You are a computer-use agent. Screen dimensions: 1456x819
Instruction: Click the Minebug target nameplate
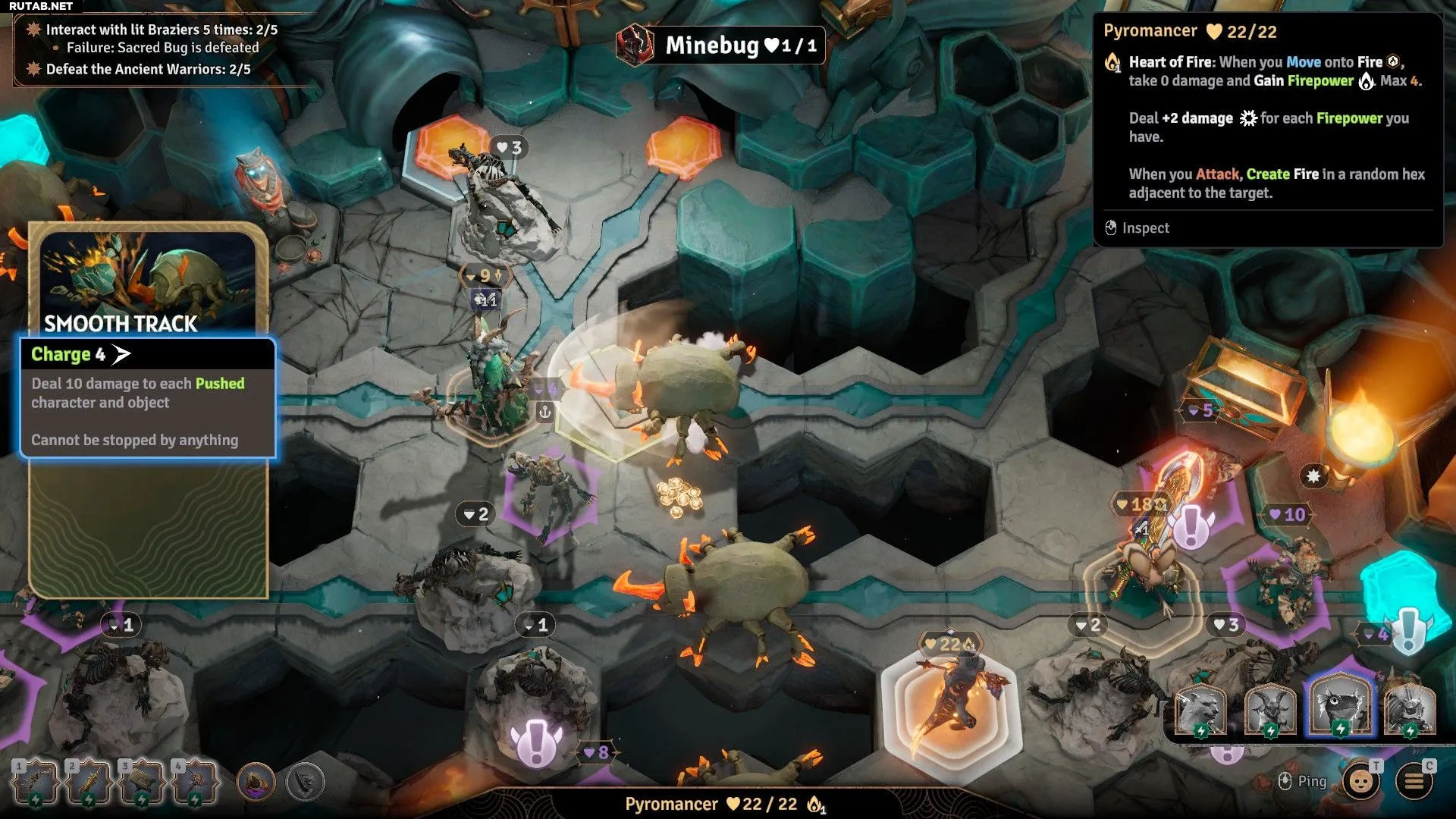click(x=720, y=45)
